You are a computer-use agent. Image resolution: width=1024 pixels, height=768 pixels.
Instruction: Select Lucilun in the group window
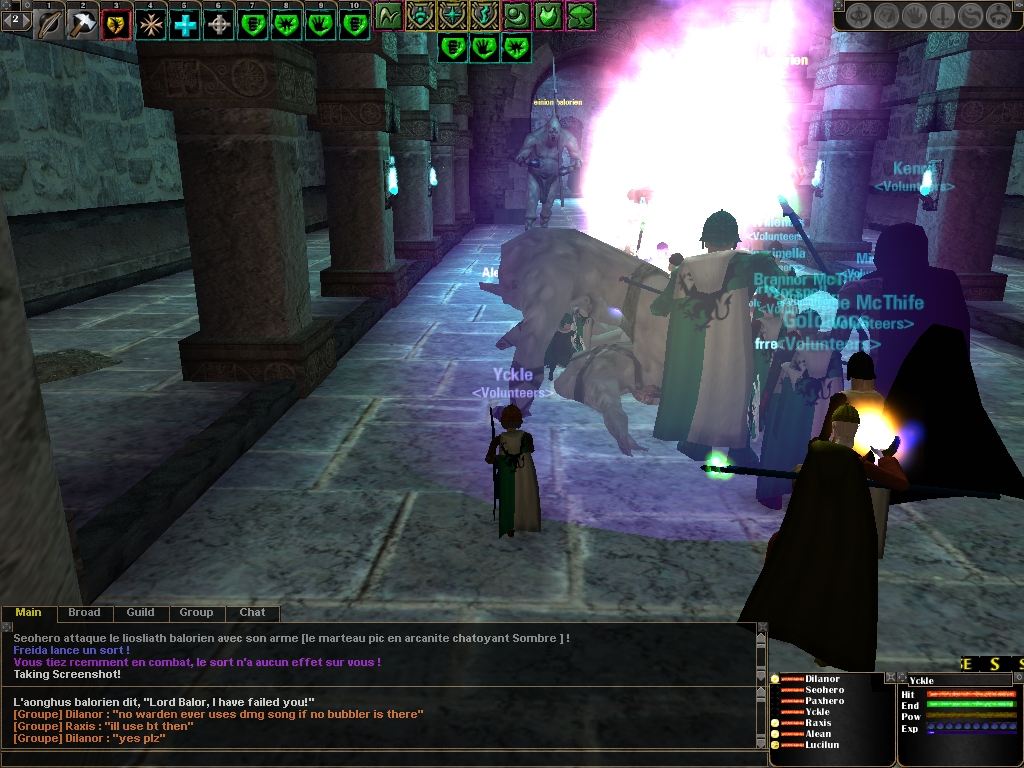(x=822, y=745)
